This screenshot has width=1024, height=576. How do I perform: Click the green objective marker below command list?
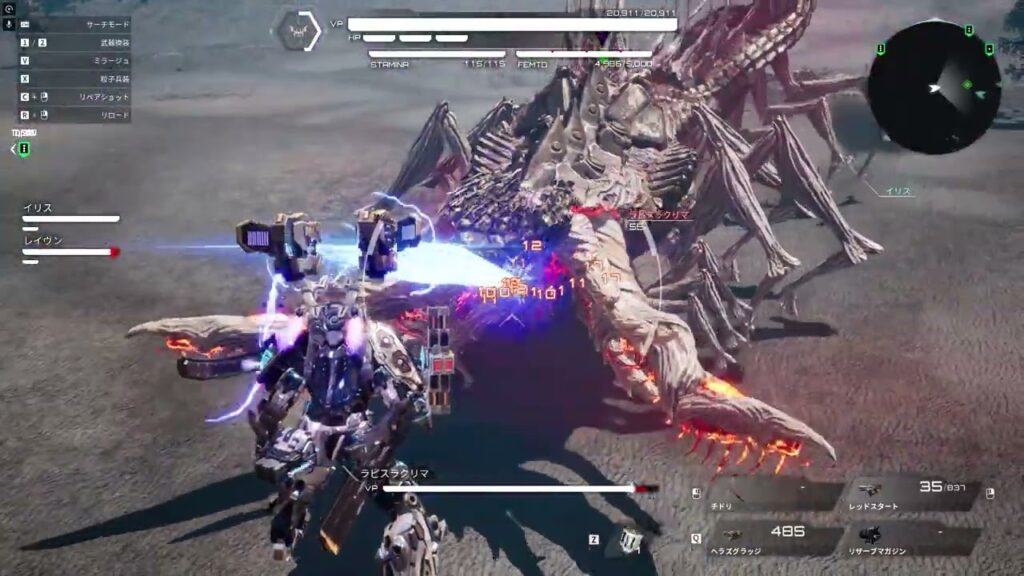coord(24,149)
